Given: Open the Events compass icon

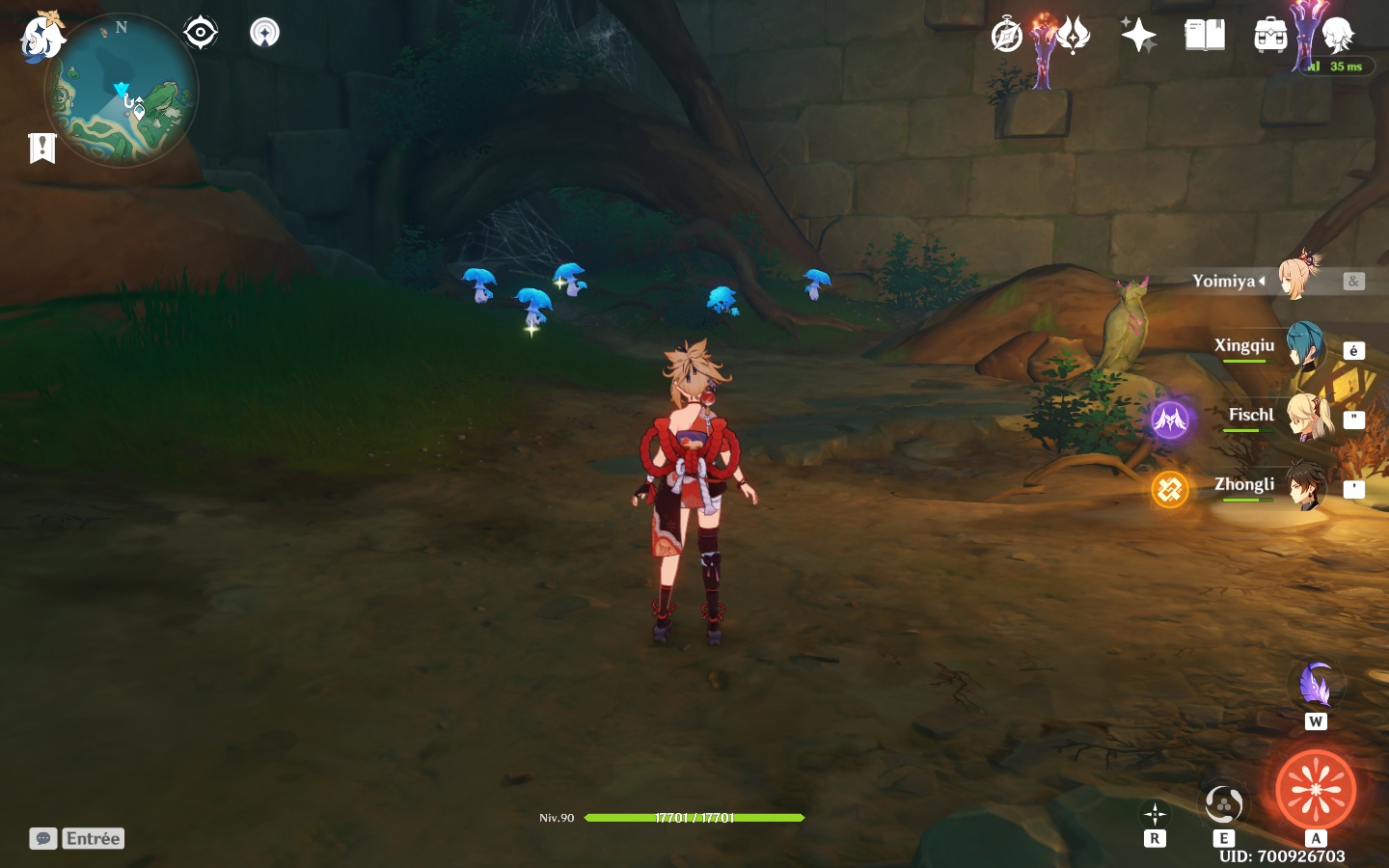Looking at the screenshot, I should coord(1007,37).
